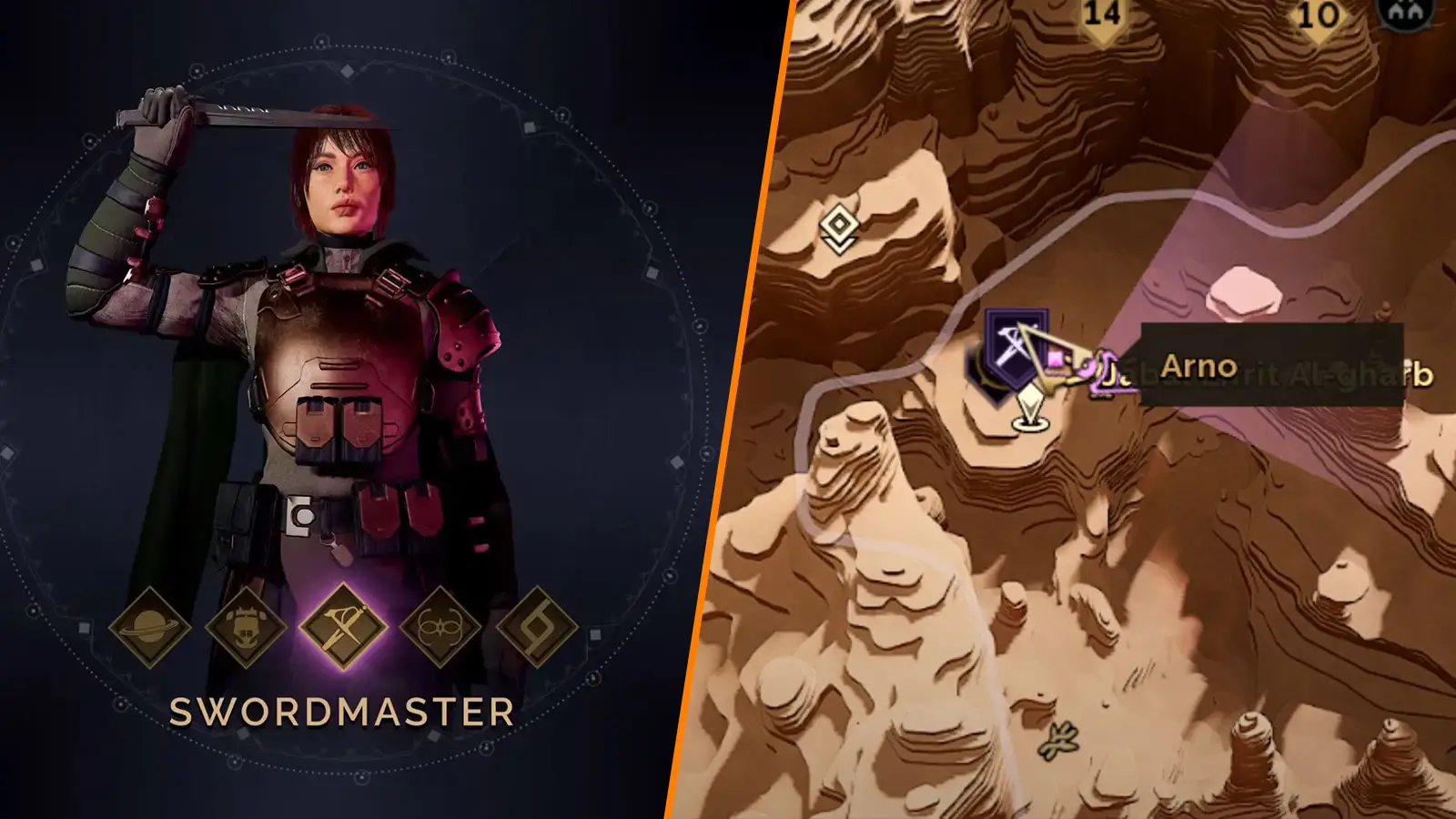Viewport: 1456px width, 819px height.
Task: Click the double-chevron marker on the map's left
Action: coord(840,223)
